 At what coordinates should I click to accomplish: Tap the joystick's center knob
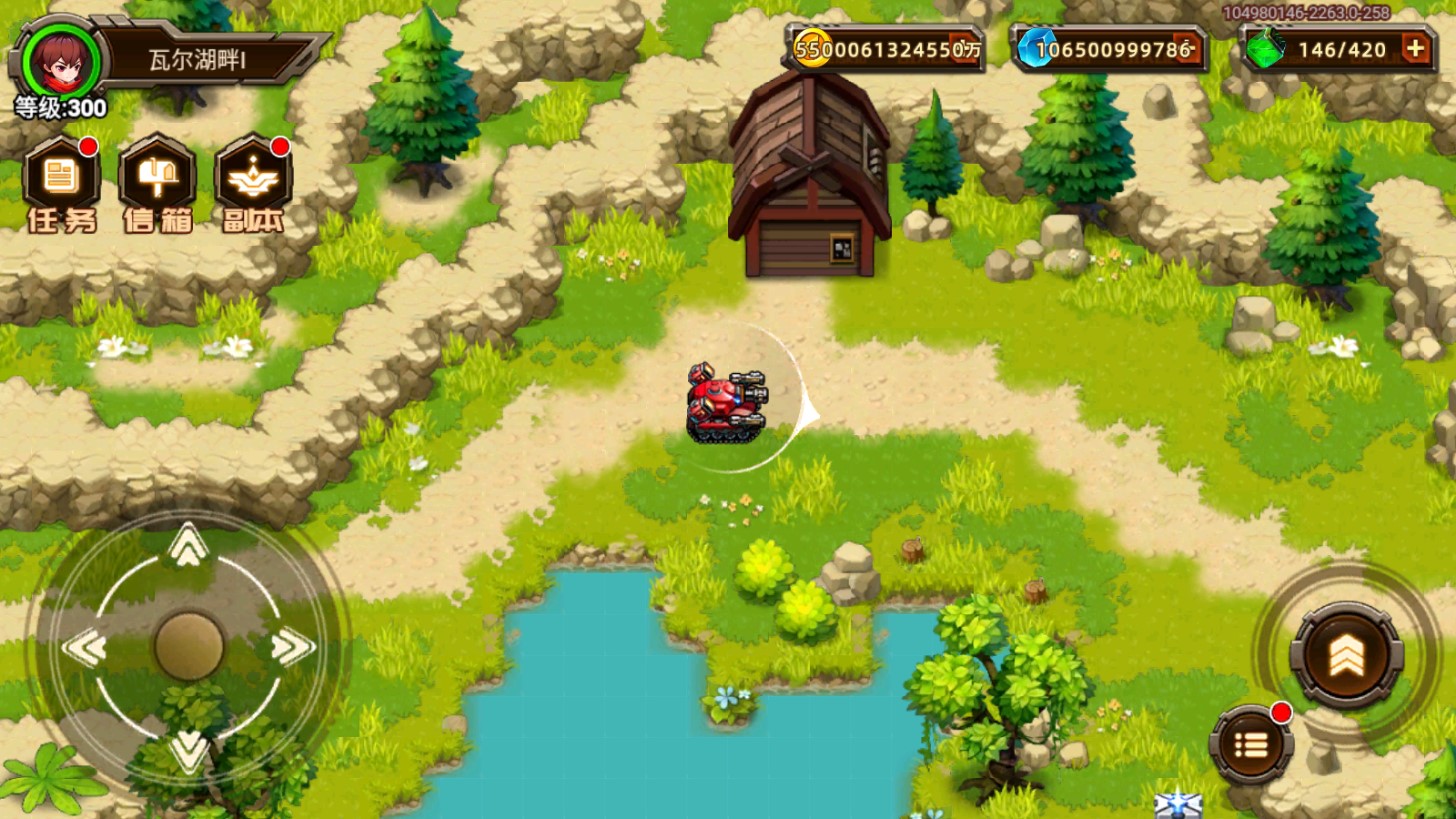pos(188,646)
